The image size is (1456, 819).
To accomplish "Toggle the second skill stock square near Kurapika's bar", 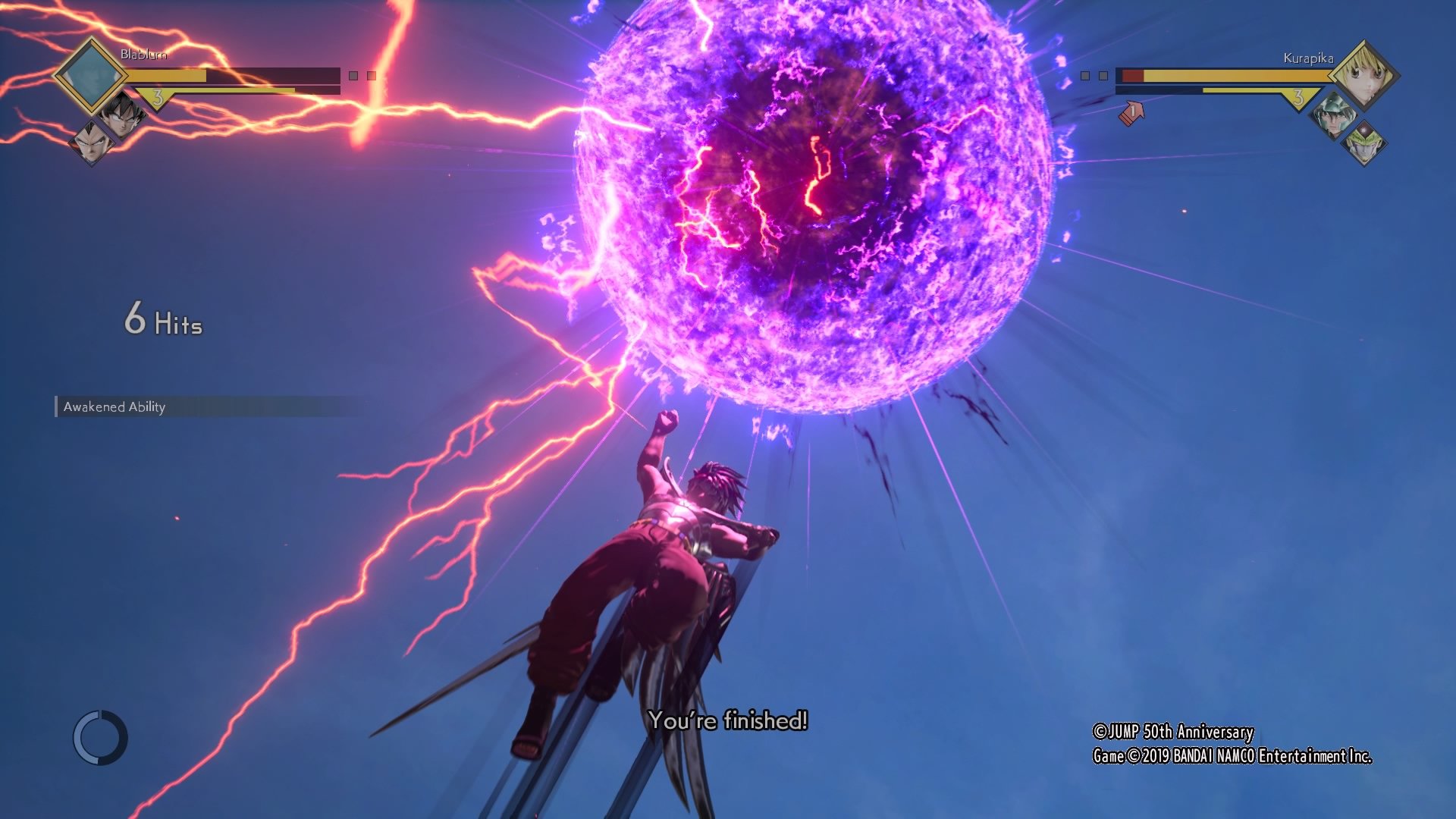I will pos(1102,75).
